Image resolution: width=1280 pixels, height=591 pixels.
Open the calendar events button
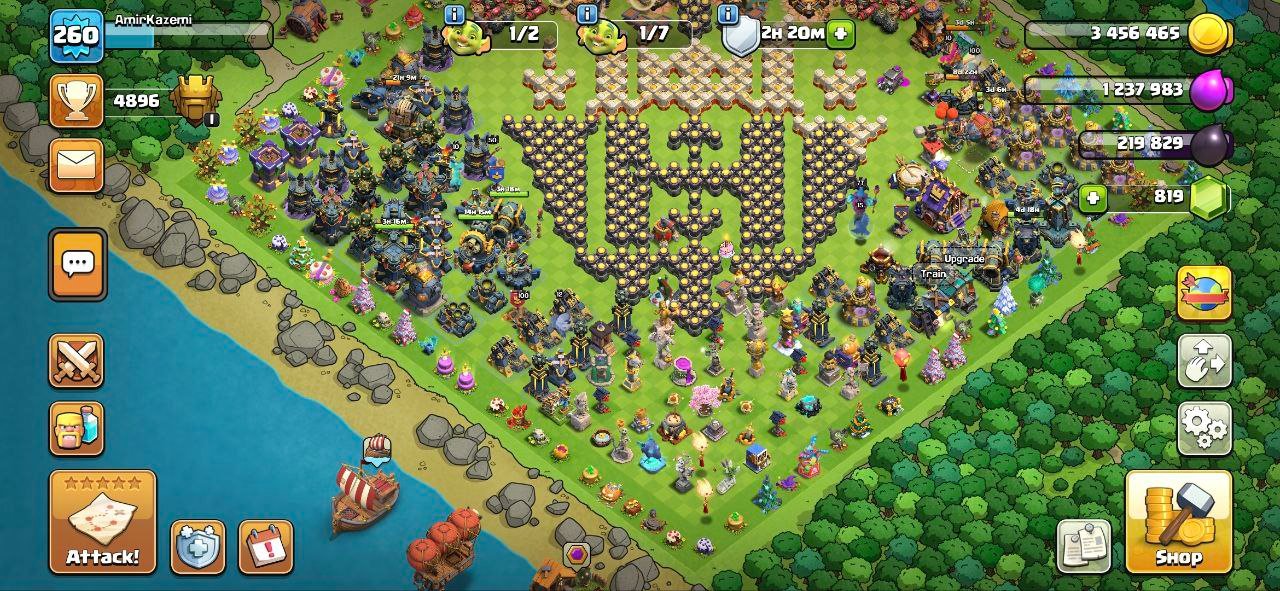click(x=266, y=547)
